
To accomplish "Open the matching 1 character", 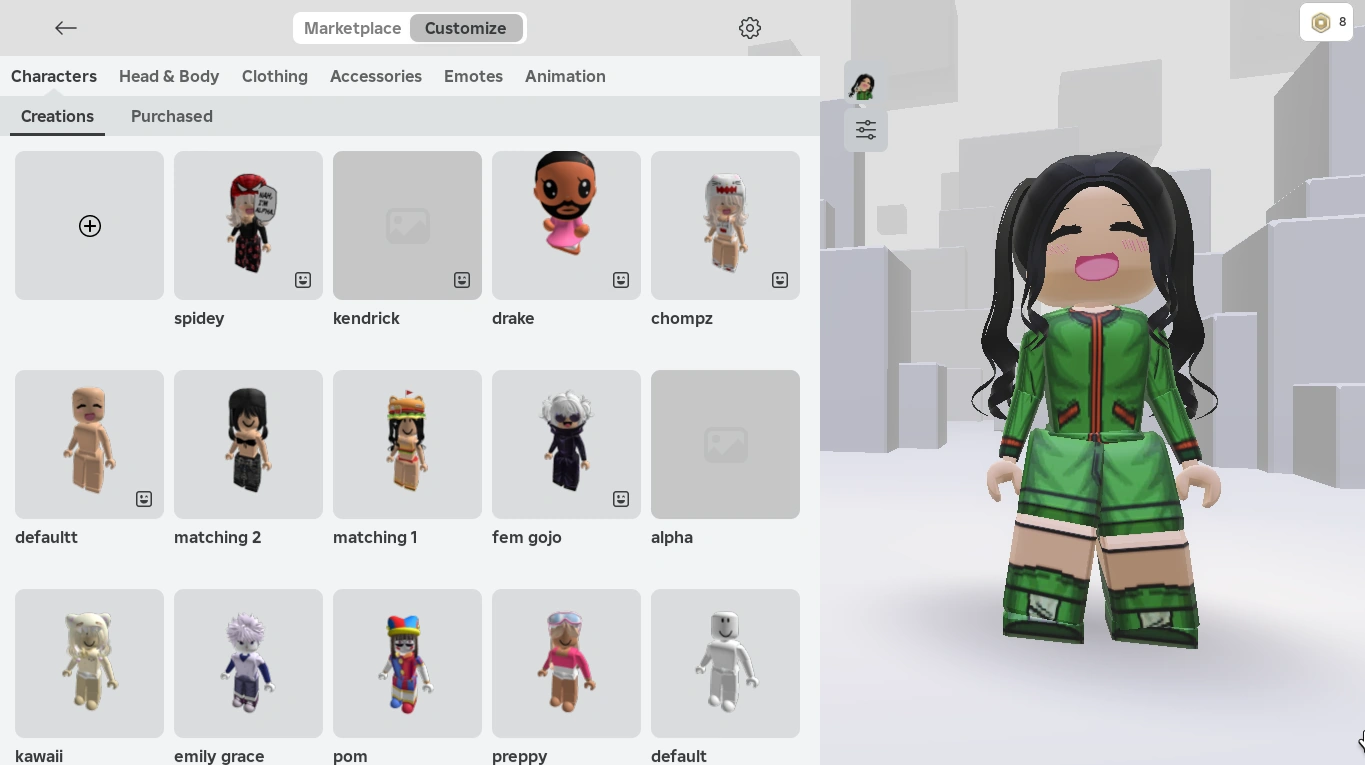I will 407,444.
